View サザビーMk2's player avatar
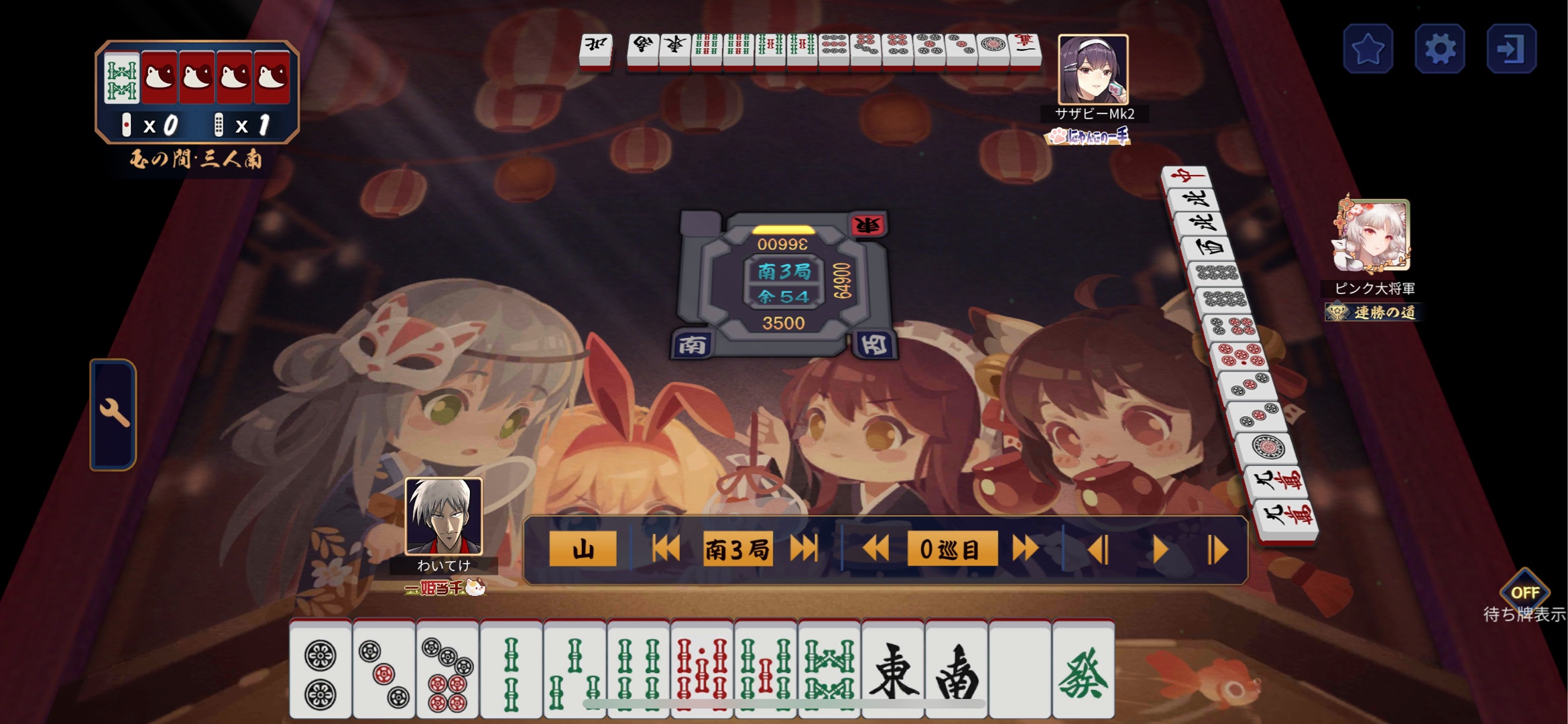 pos(1093,70)
